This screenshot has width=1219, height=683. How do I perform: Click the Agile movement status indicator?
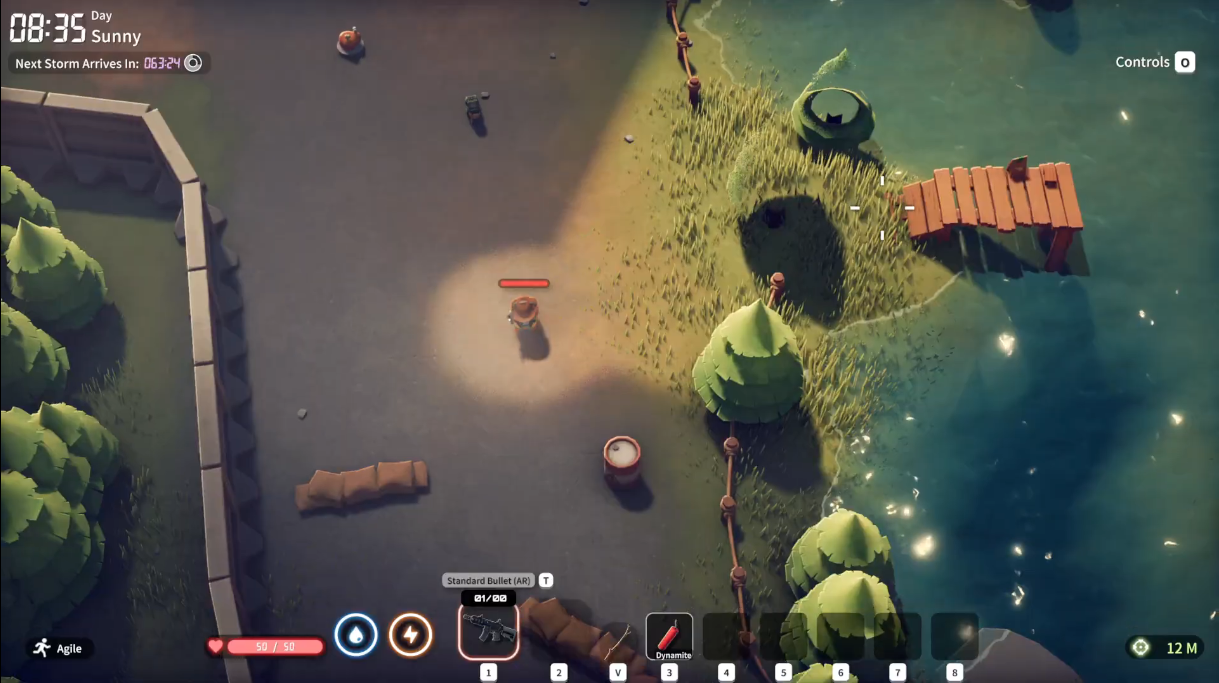[x=59, y=648]
